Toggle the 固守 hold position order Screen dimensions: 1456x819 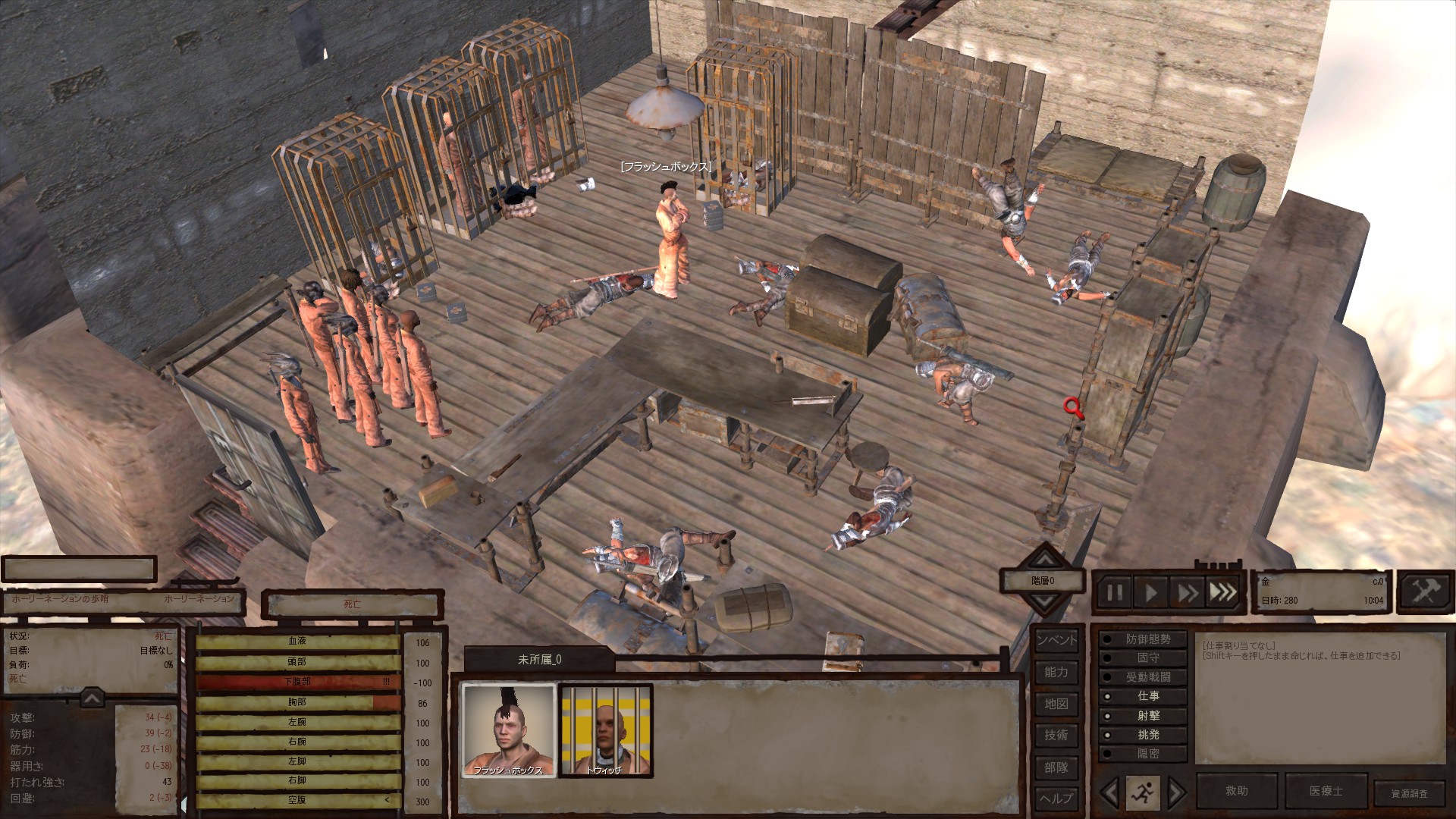pos(1142,658)
